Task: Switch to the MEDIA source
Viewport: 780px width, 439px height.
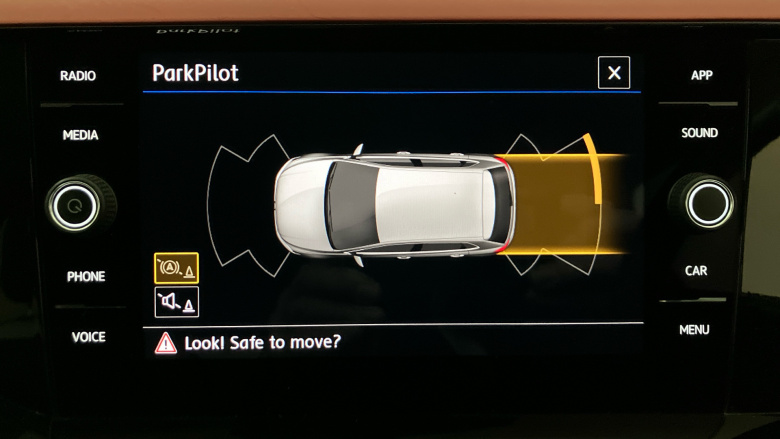Action: pyautogui.click(x=80, y=135)
